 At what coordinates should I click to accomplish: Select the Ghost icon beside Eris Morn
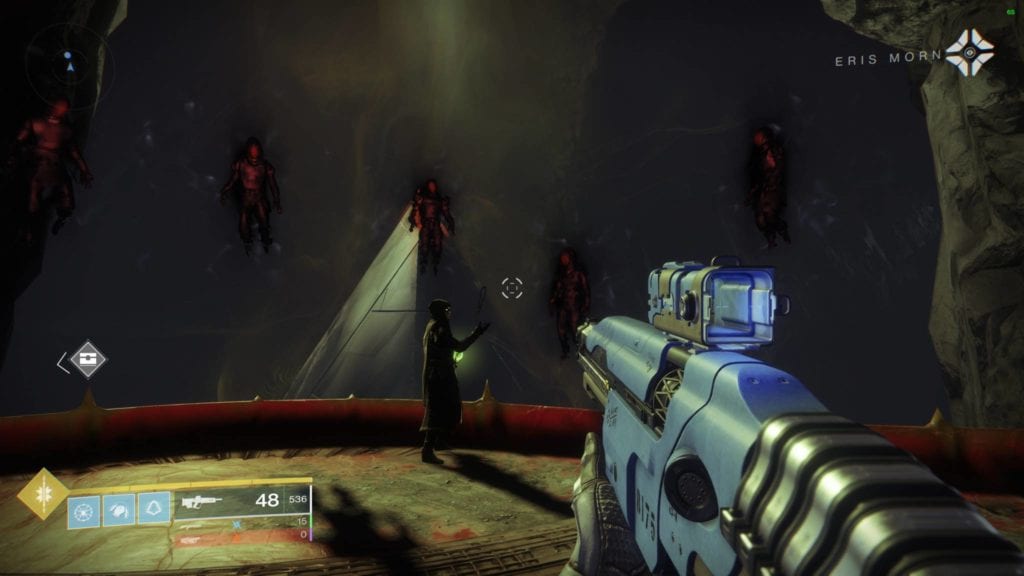pyautogui.click(x=969, y=52)
